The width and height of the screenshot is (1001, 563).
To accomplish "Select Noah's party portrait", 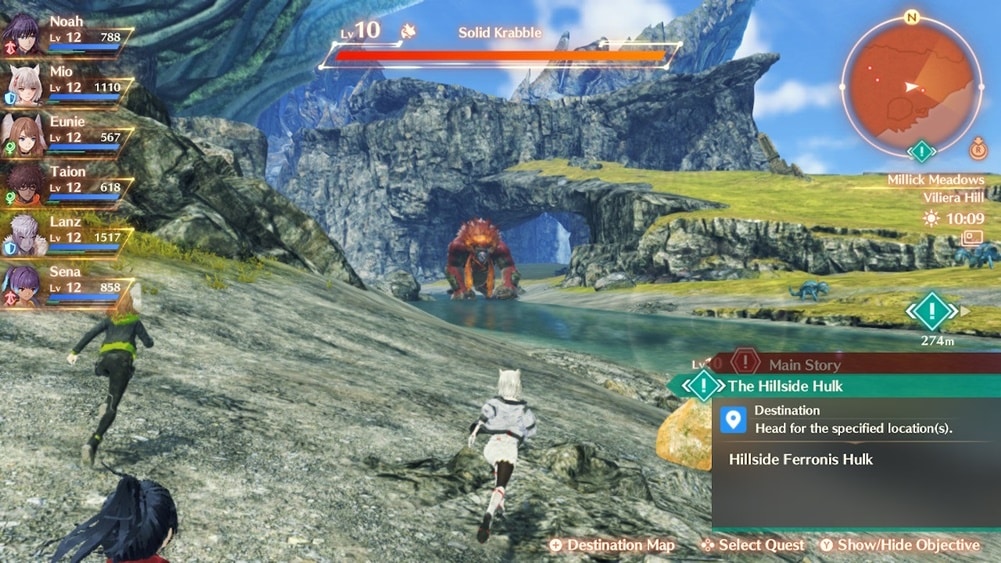I will click(x=21, y=32).
